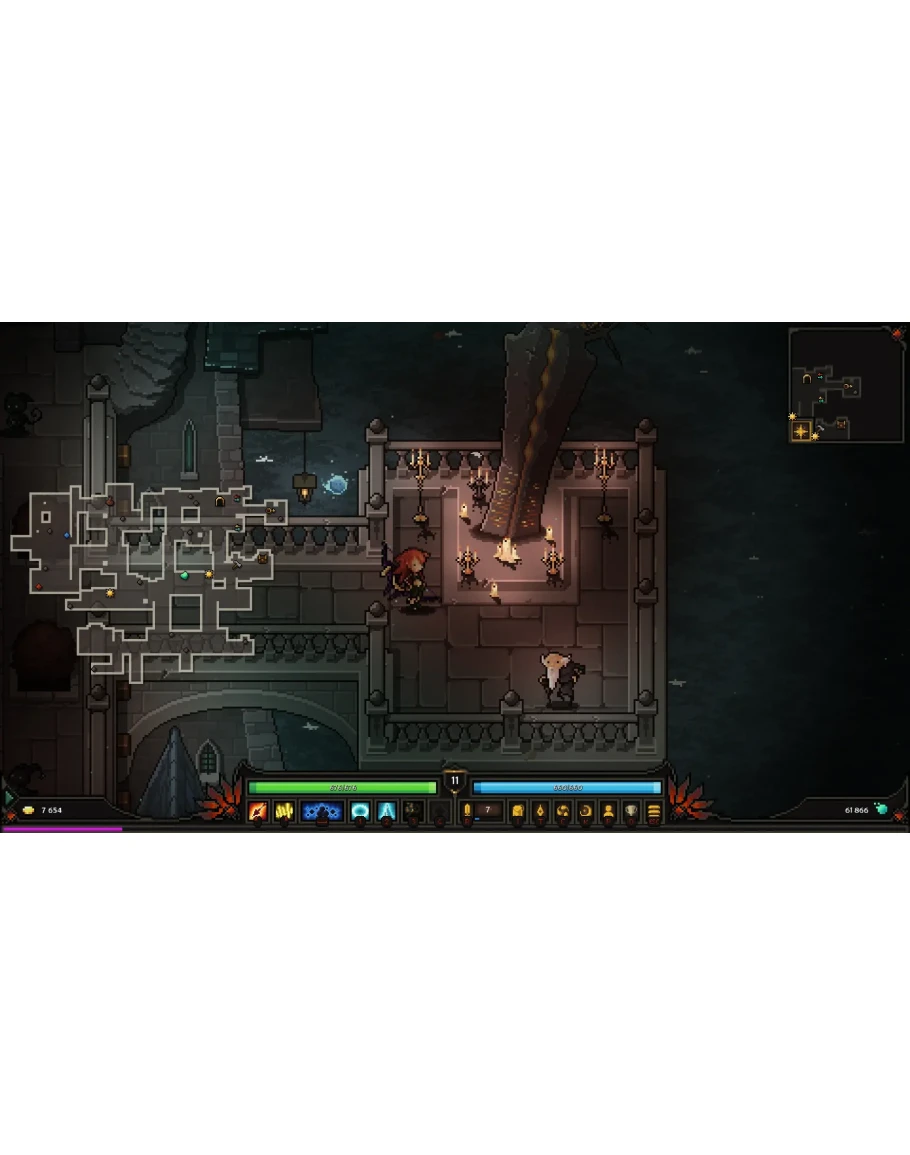Screen dimensions: 910x1155
Task: Show the trophy achievements menu
Action: pyautogui.click(x=631, y=812)
